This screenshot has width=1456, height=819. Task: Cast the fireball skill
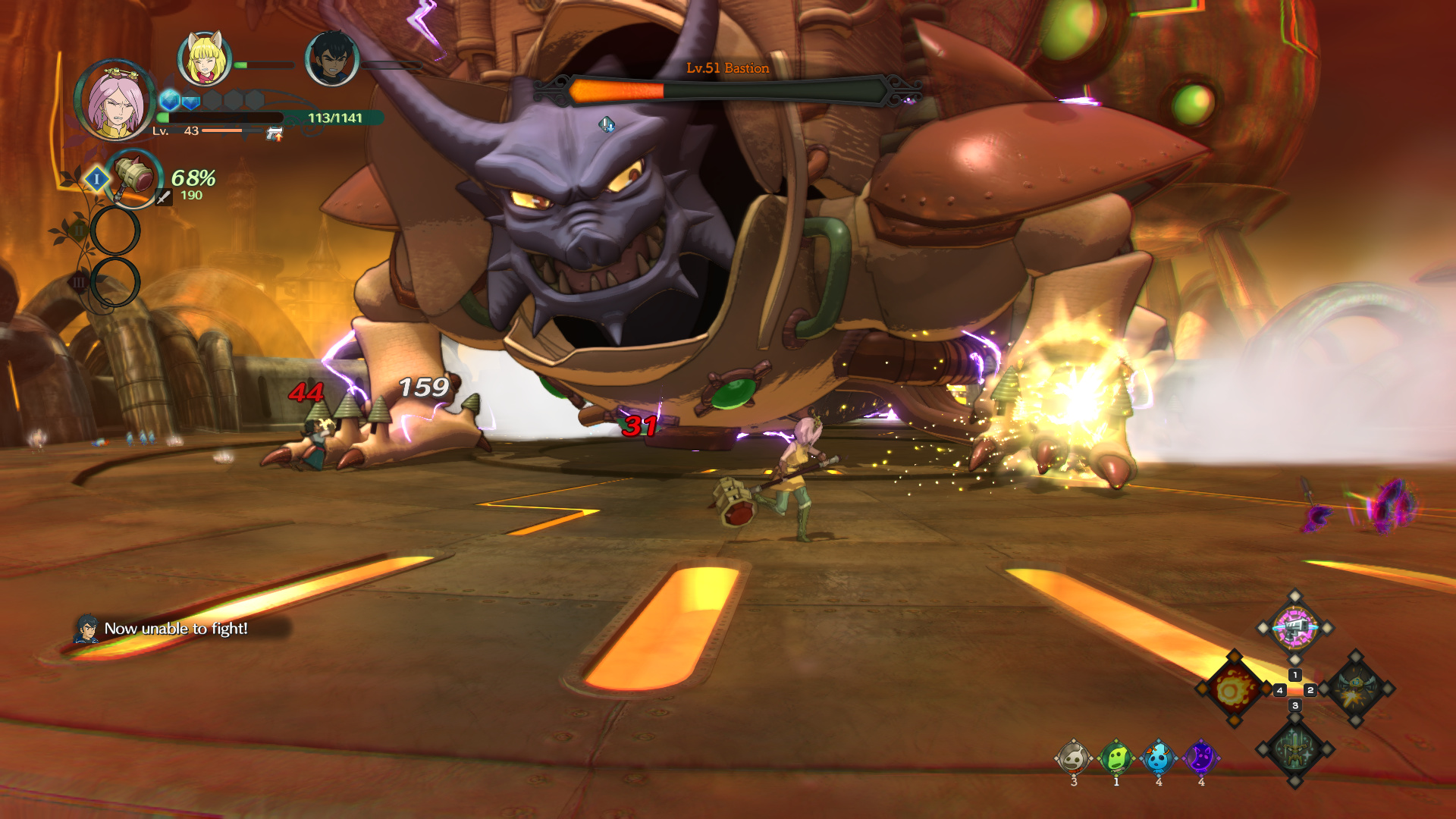point(1233,689)
